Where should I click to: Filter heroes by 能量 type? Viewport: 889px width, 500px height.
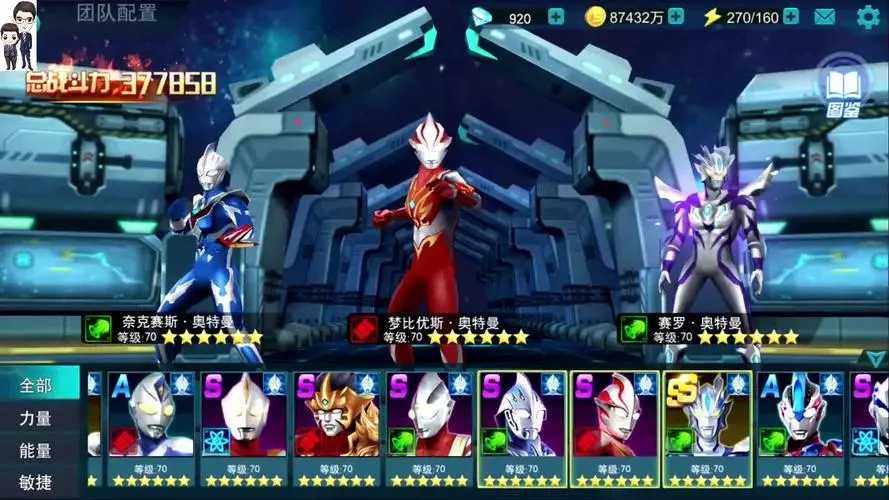(38, 450)
